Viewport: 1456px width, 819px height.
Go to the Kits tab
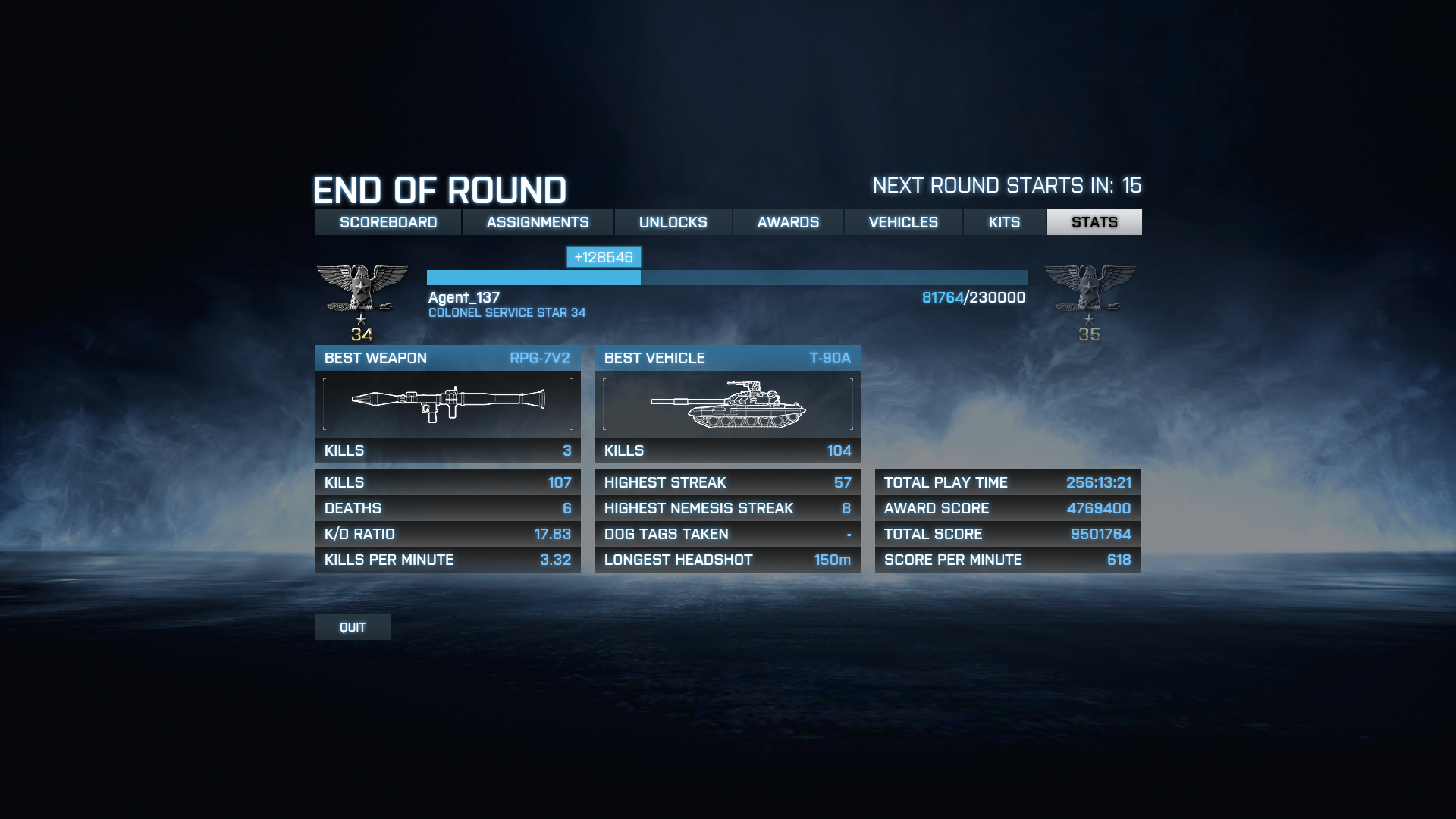coord(1004,222)
